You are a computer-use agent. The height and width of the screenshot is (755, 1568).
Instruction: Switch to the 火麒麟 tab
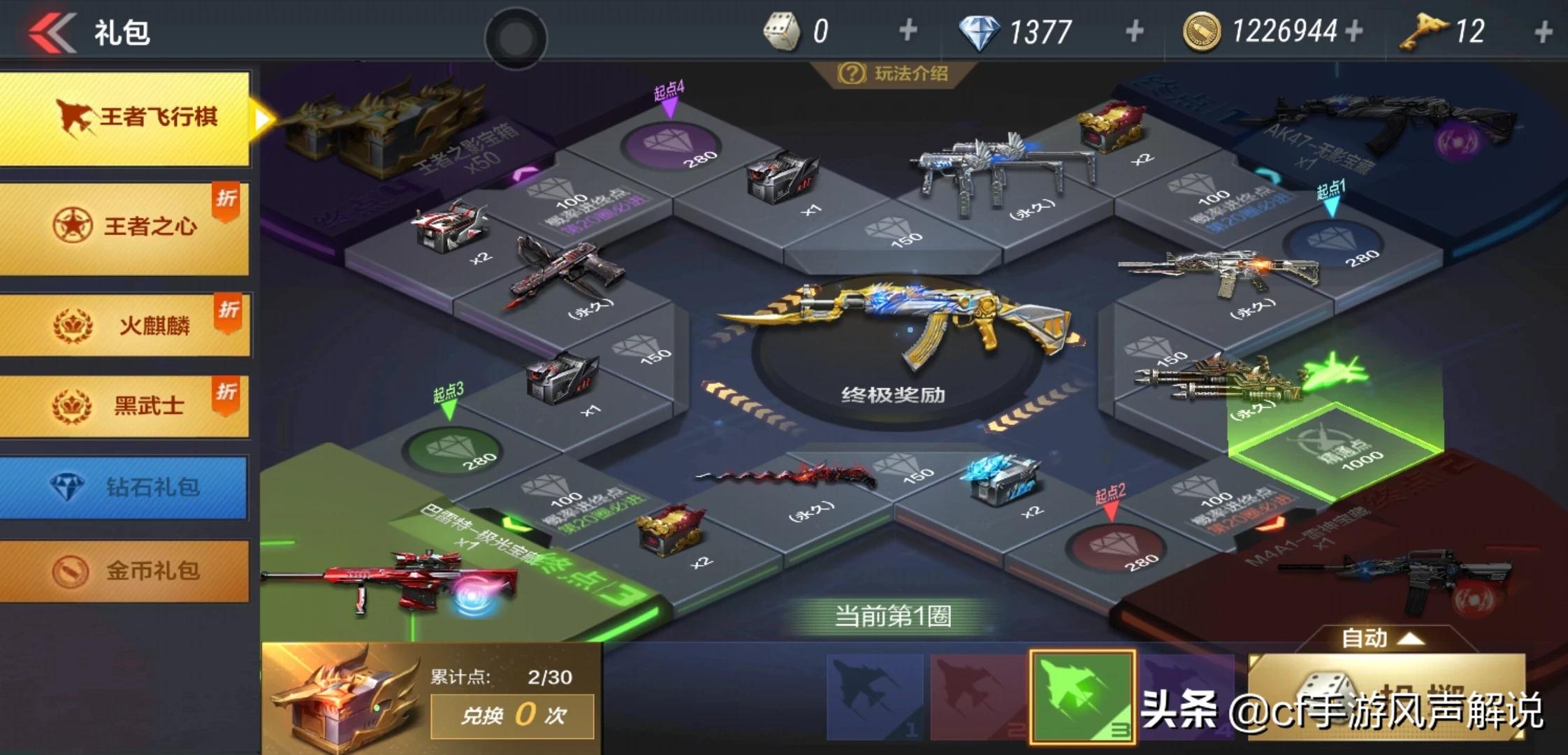(x=124, y=326)
